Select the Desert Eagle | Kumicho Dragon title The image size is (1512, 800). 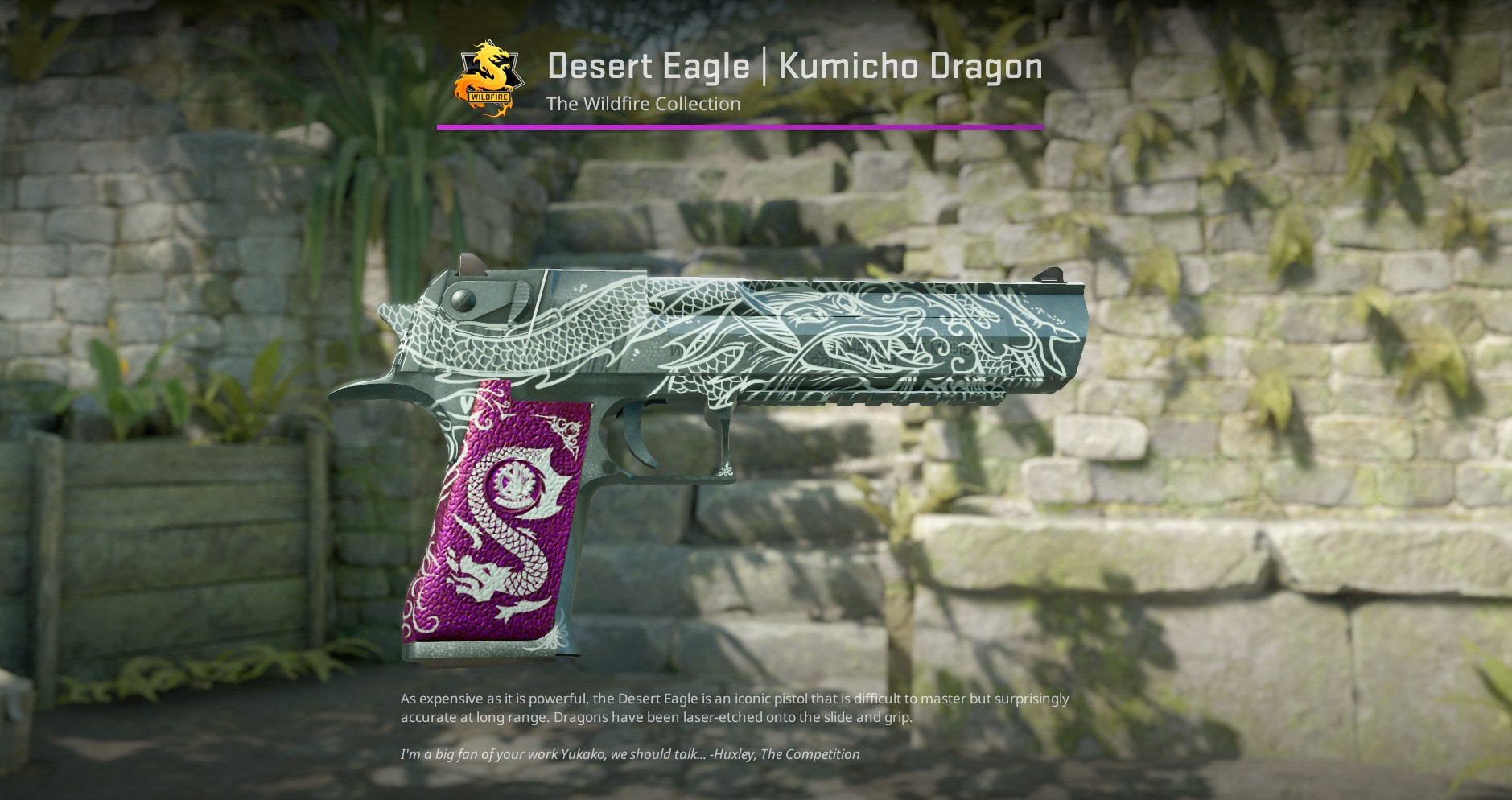795,66
